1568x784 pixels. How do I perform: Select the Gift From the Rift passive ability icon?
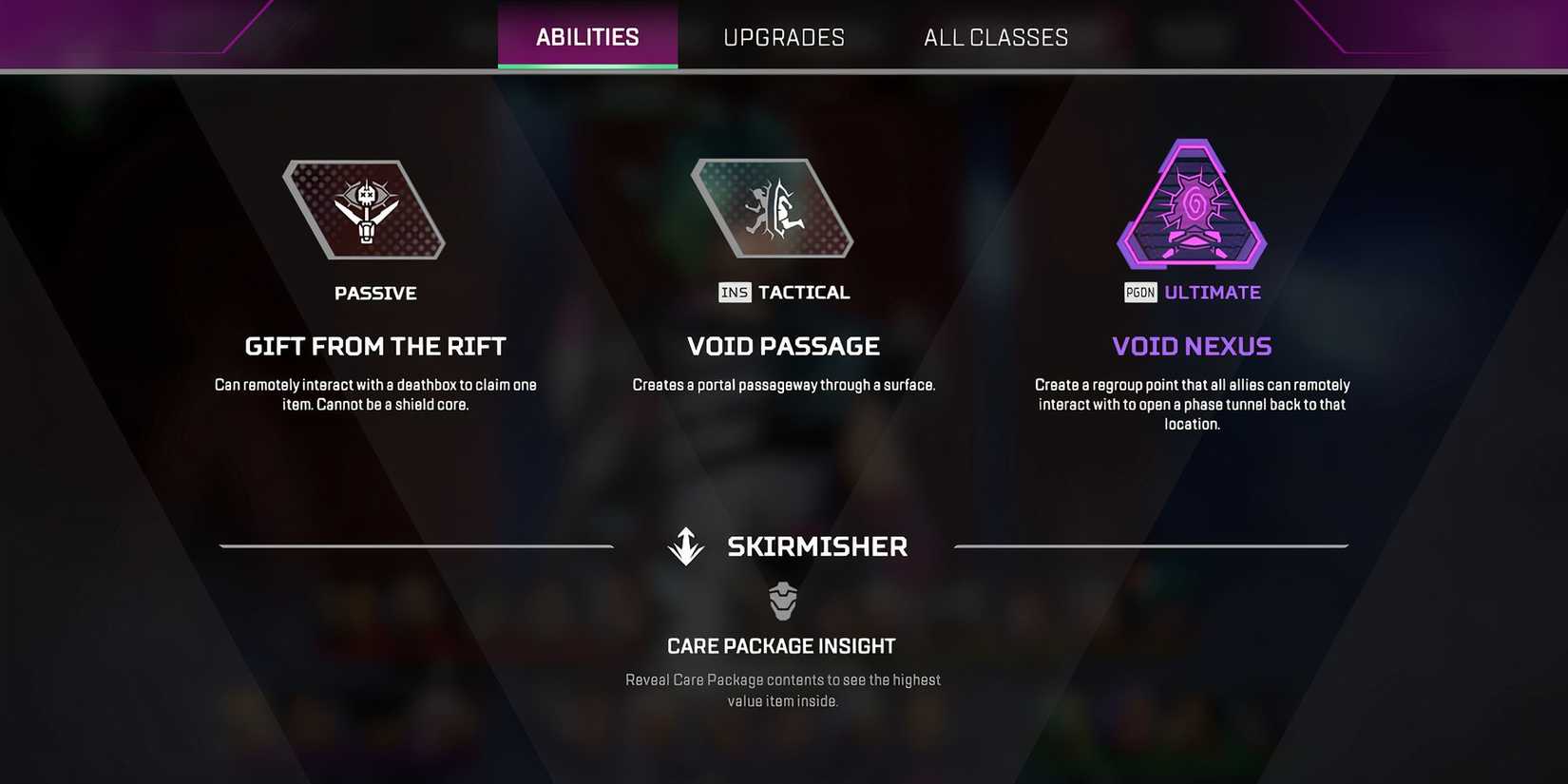click(363, 209)
